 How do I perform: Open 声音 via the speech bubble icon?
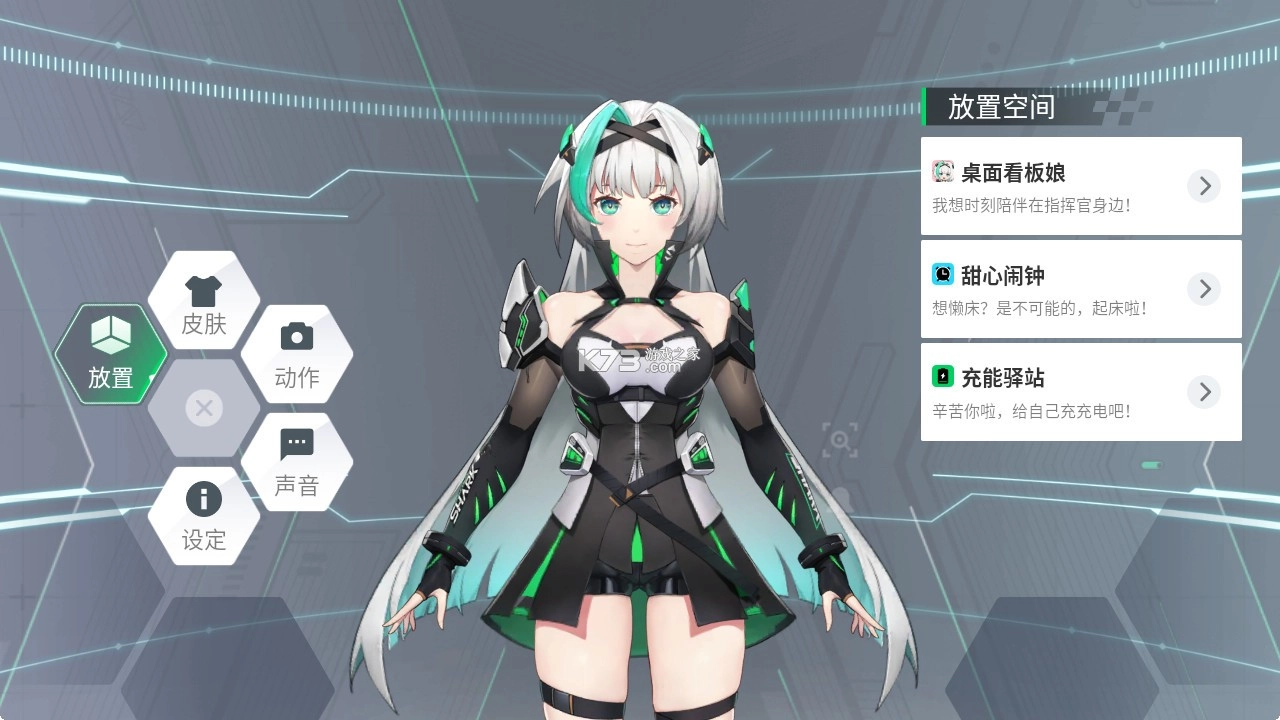click(297, 441)
